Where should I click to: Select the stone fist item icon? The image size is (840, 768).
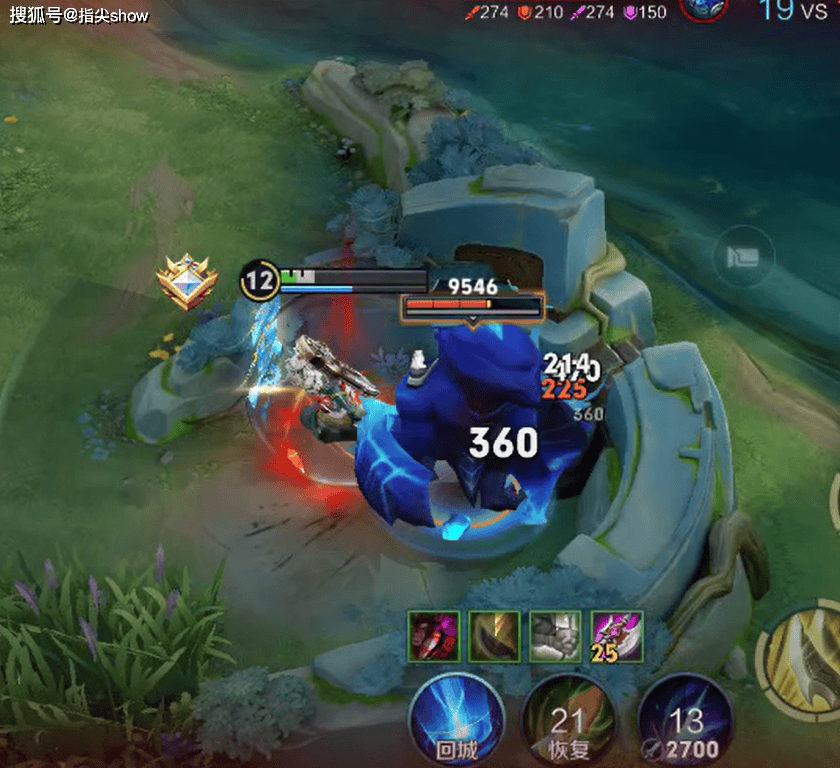pos(555,636)
